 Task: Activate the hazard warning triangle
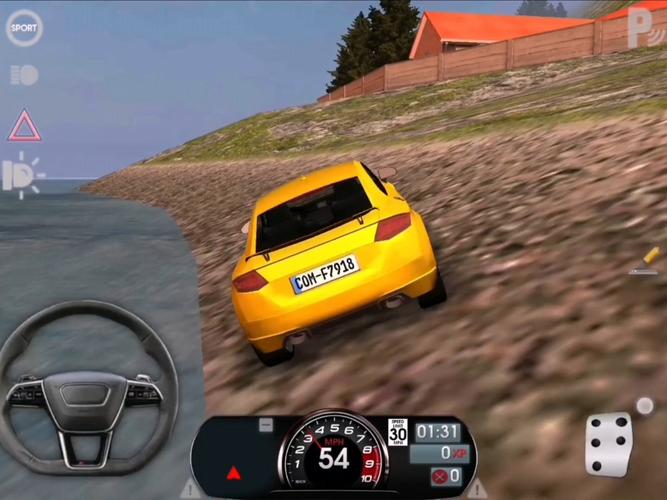coord(24,126)
